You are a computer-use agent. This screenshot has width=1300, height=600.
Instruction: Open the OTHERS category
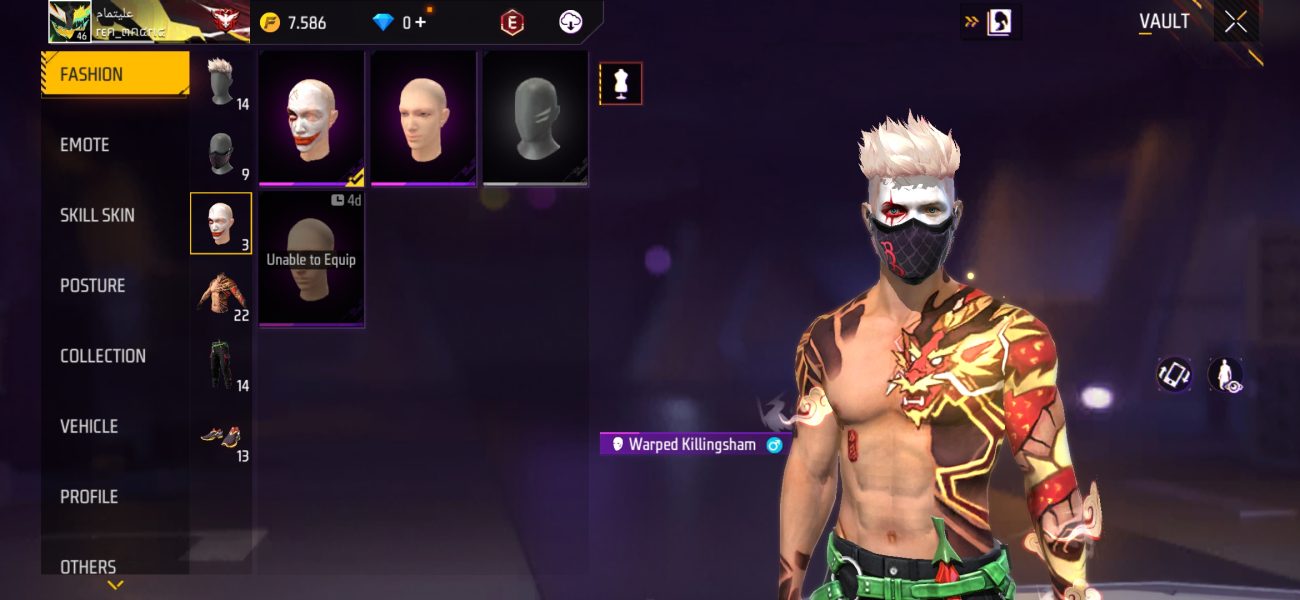(x=88, y=566)
